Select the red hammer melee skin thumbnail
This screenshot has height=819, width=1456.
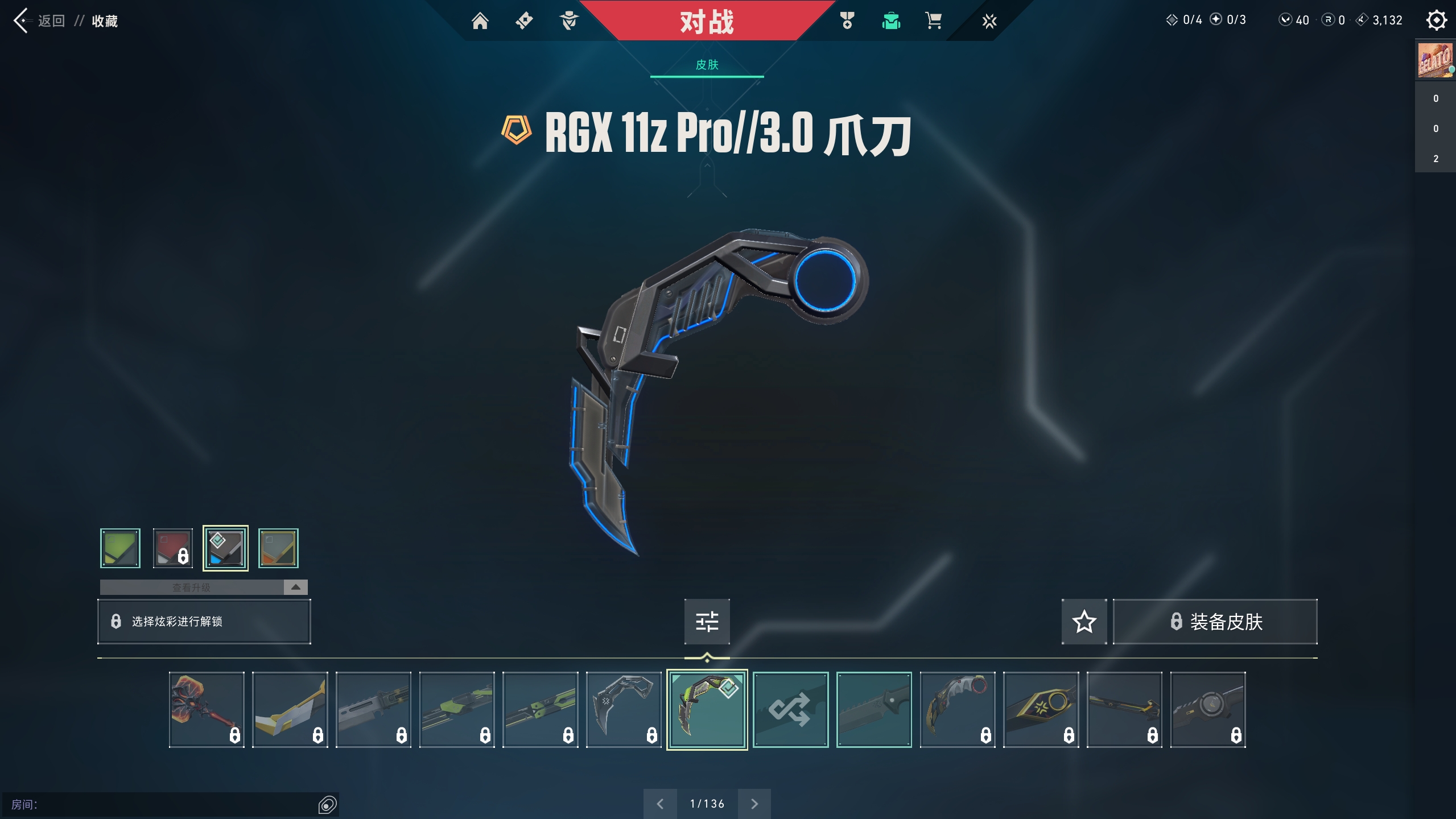click(207, 709)
